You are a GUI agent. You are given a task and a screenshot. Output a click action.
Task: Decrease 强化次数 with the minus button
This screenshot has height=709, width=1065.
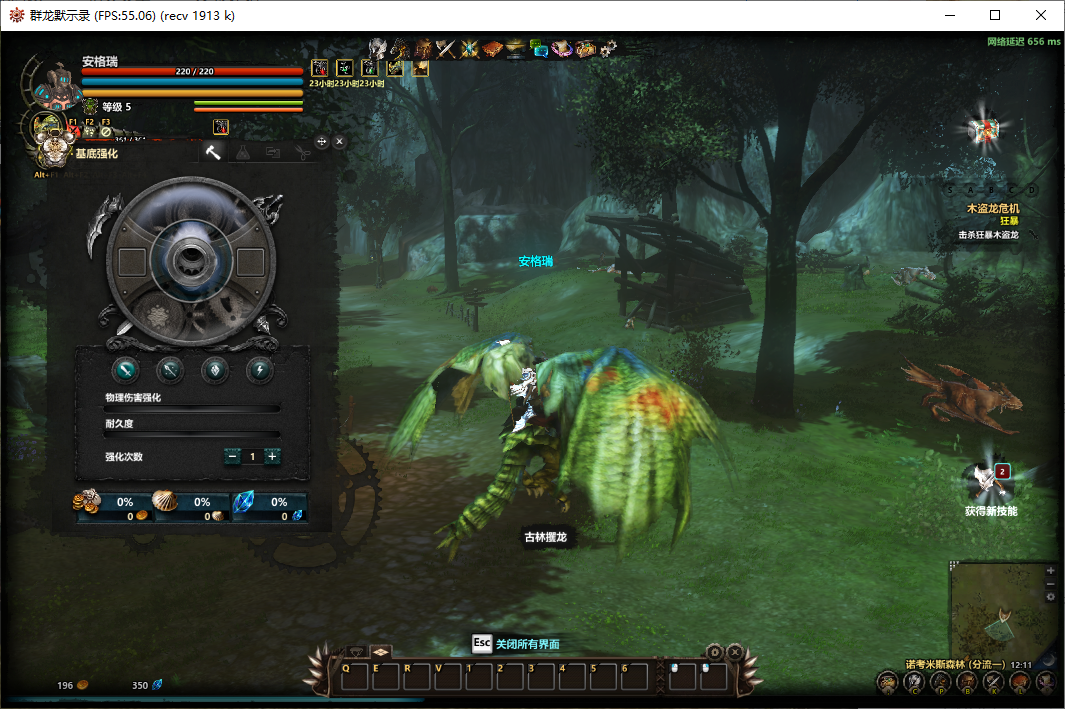tap(233, 456)
